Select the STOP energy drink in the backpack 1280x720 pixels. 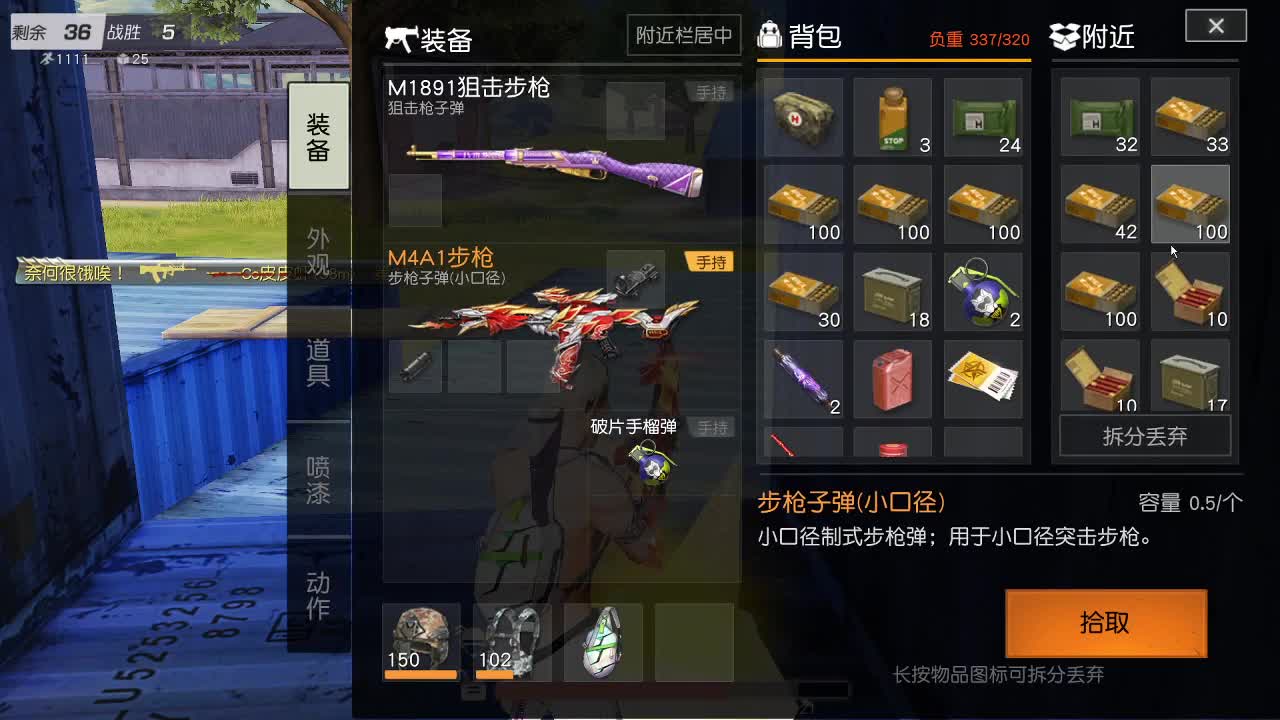893,117
